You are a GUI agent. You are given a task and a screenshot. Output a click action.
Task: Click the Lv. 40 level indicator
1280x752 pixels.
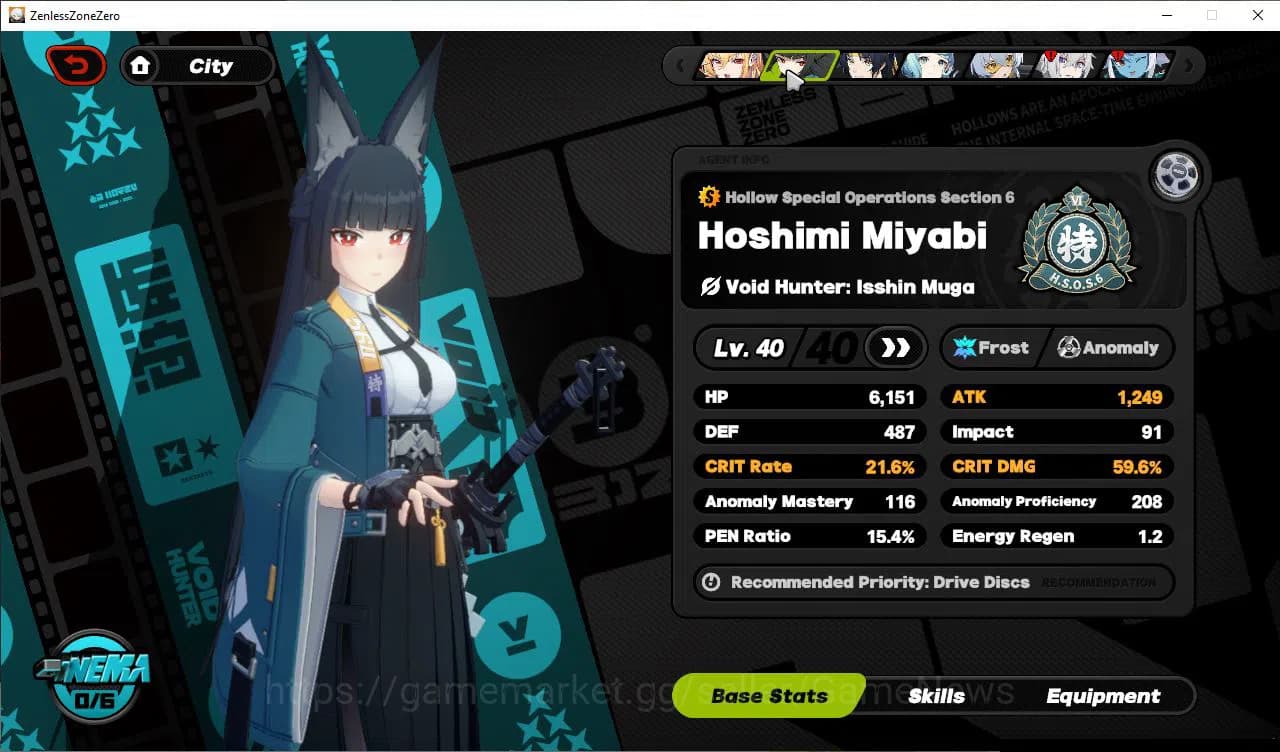pos(748,348)
